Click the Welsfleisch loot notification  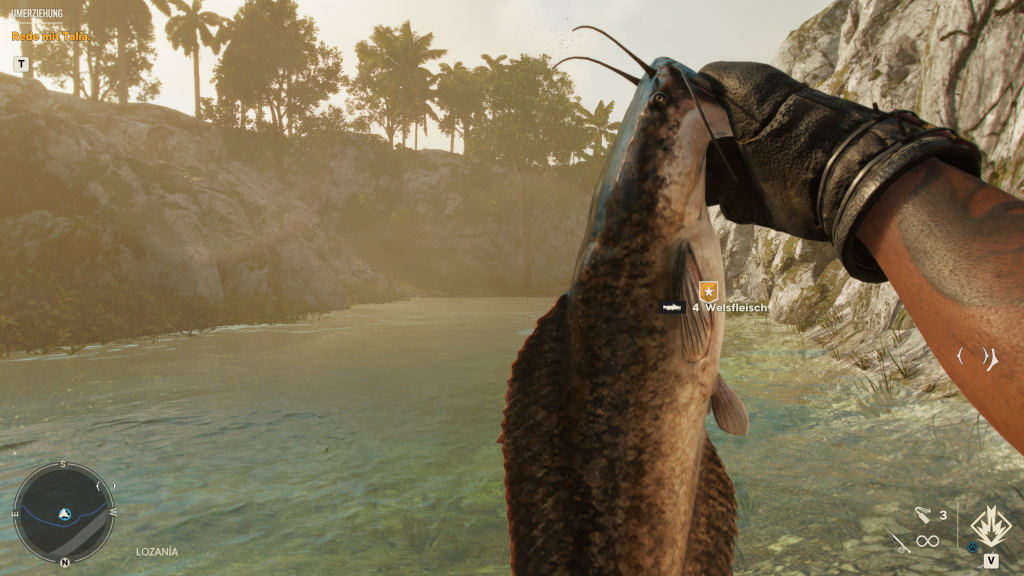pos(716,307)
